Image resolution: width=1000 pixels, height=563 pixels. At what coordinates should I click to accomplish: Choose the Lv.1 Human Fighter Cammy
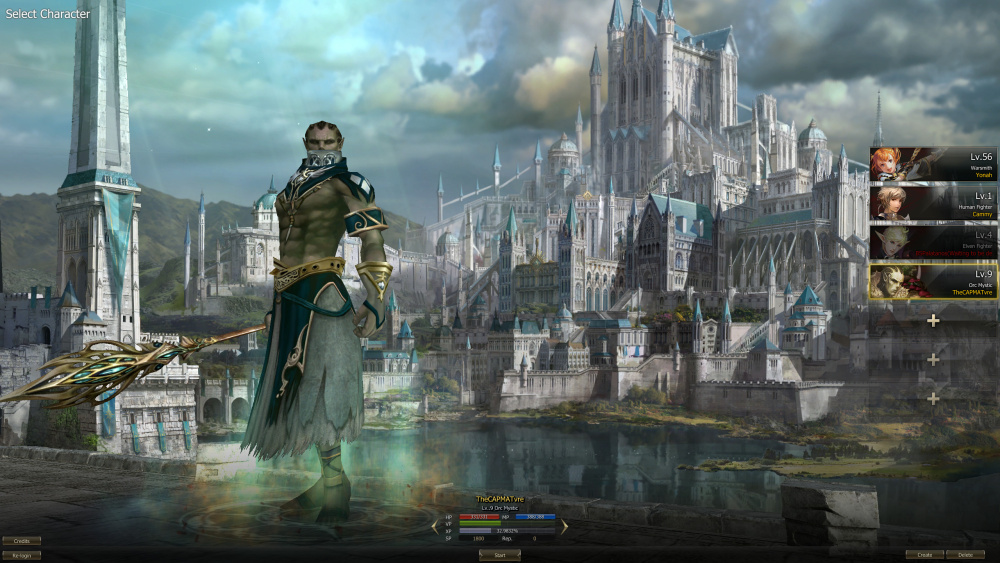tap(933, 202)
